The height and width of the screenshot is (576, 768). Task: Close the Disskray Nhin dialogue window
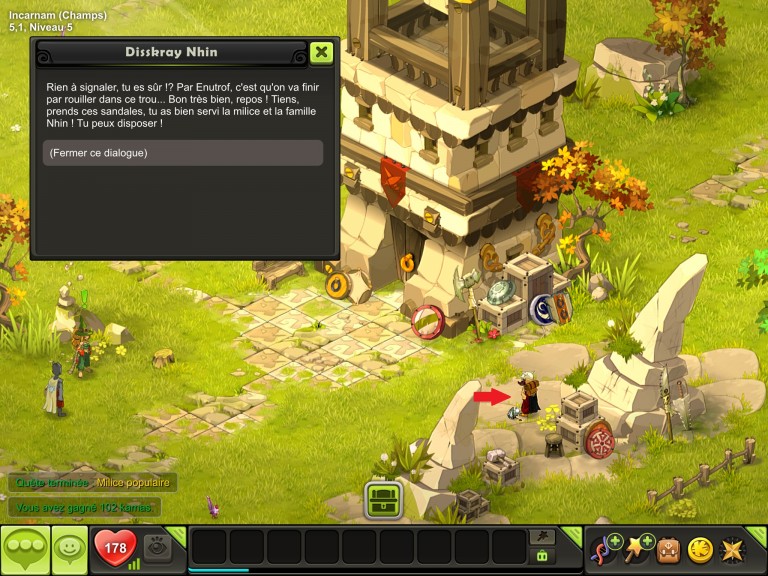[321, 52]
